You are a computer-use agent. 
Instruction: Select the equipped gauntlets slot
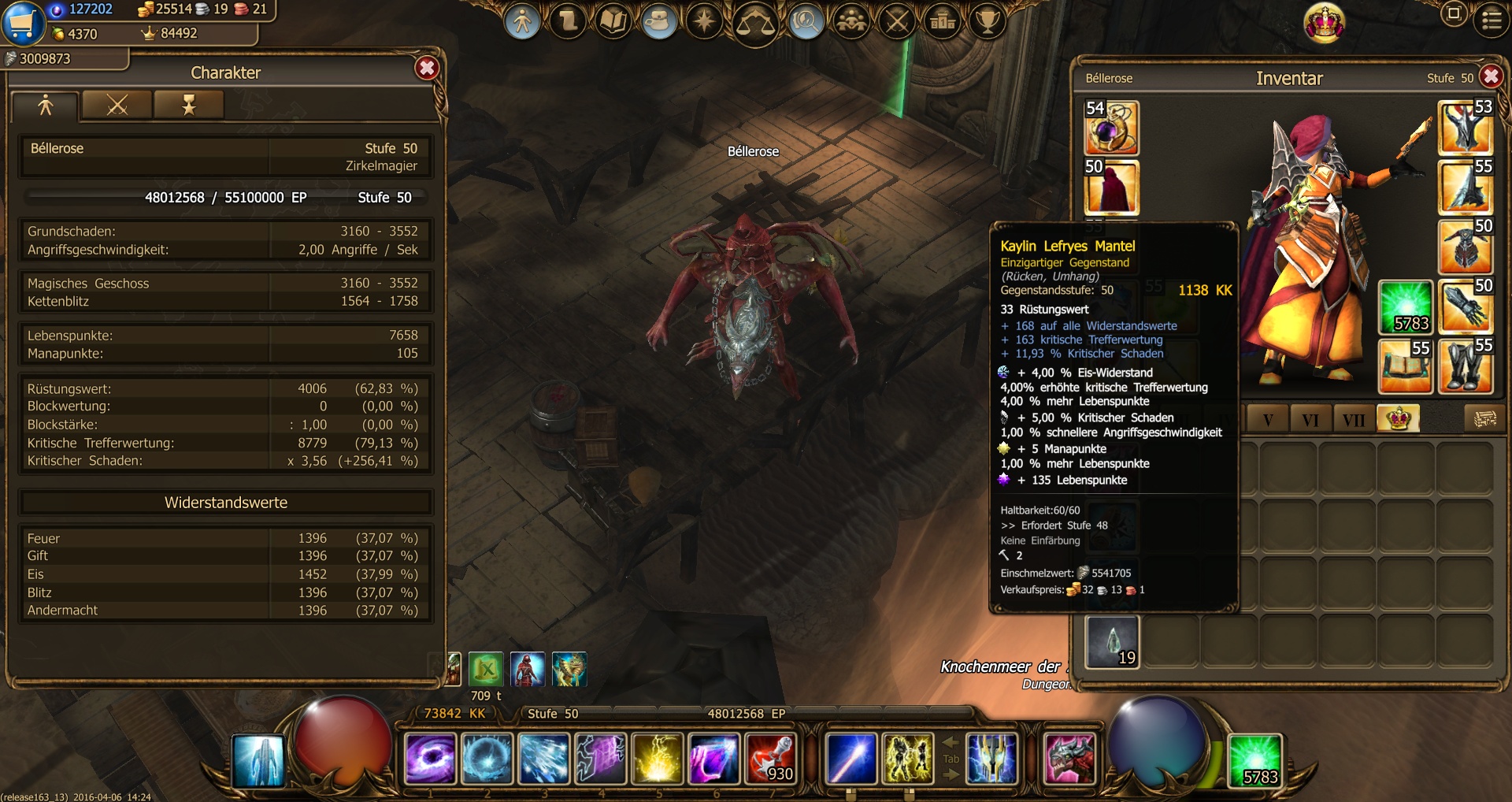click(x=1465, y=306)
